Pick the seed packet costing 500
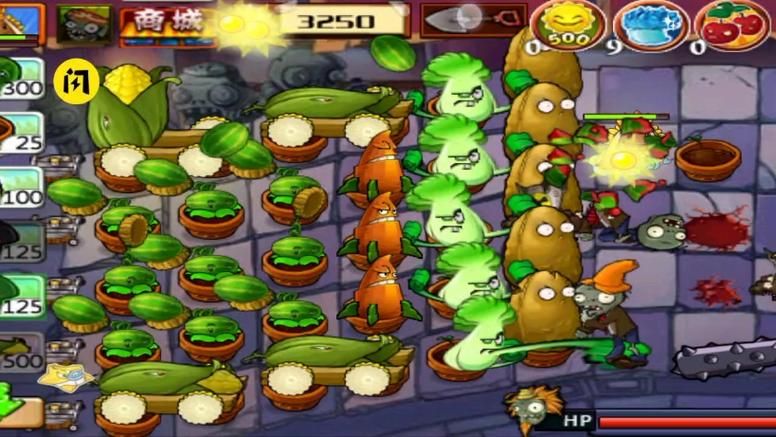 point(20,350)
